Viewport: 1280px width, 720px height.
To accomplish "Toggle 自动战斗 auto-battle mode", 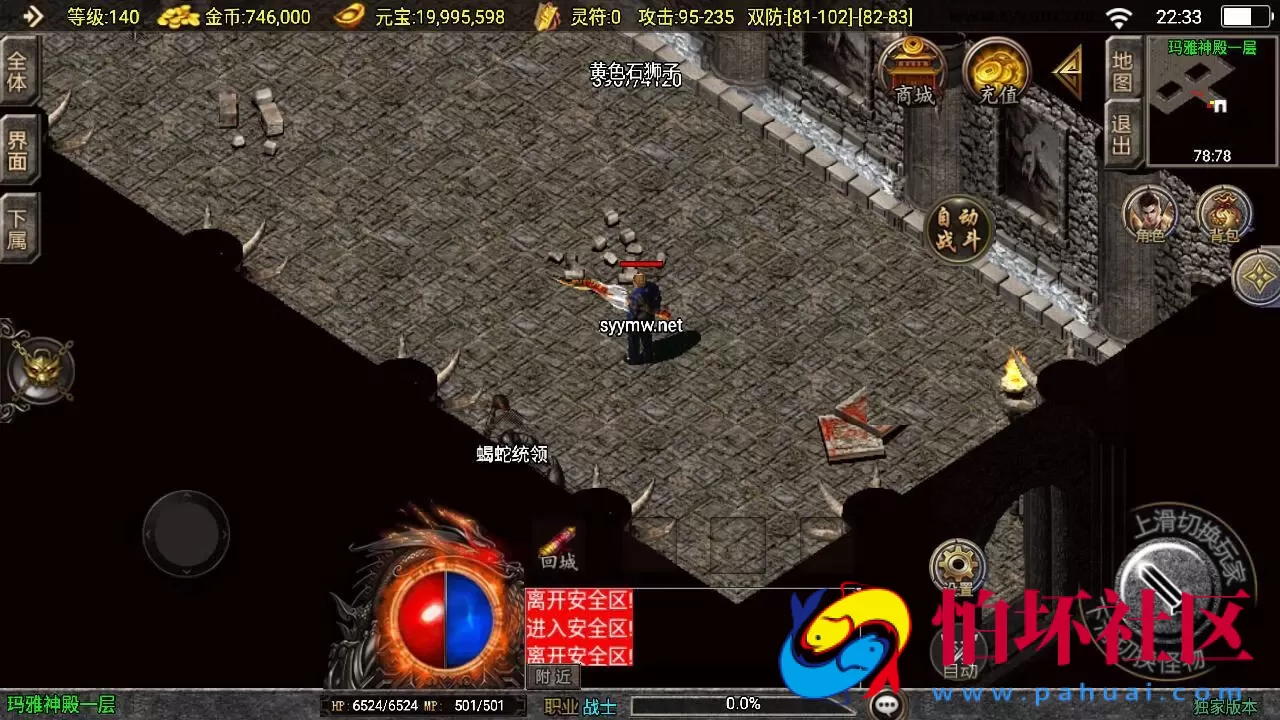I will coord(957,230).
